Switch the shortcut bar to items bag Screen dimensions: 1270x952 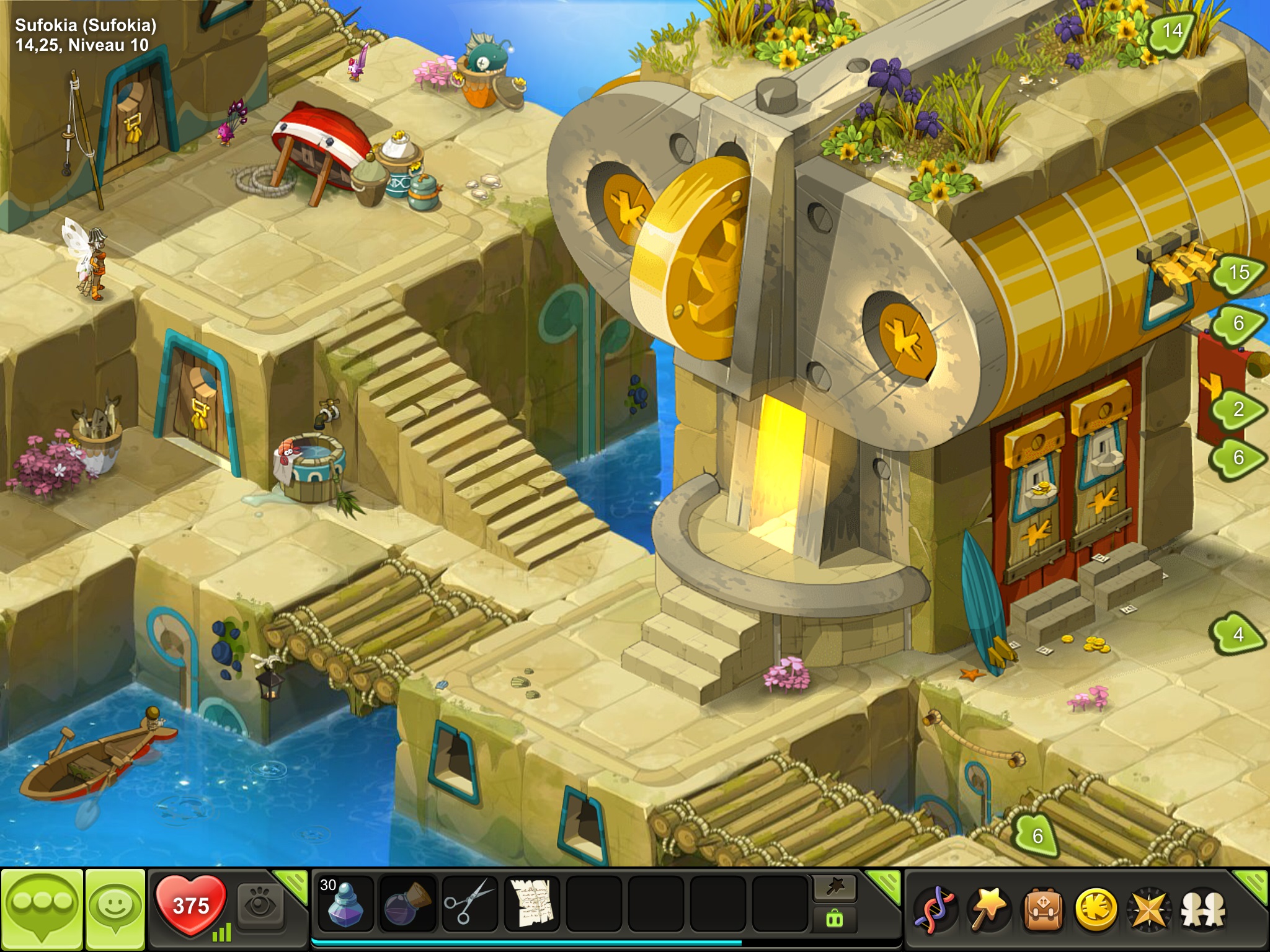(x=834, y=918)
